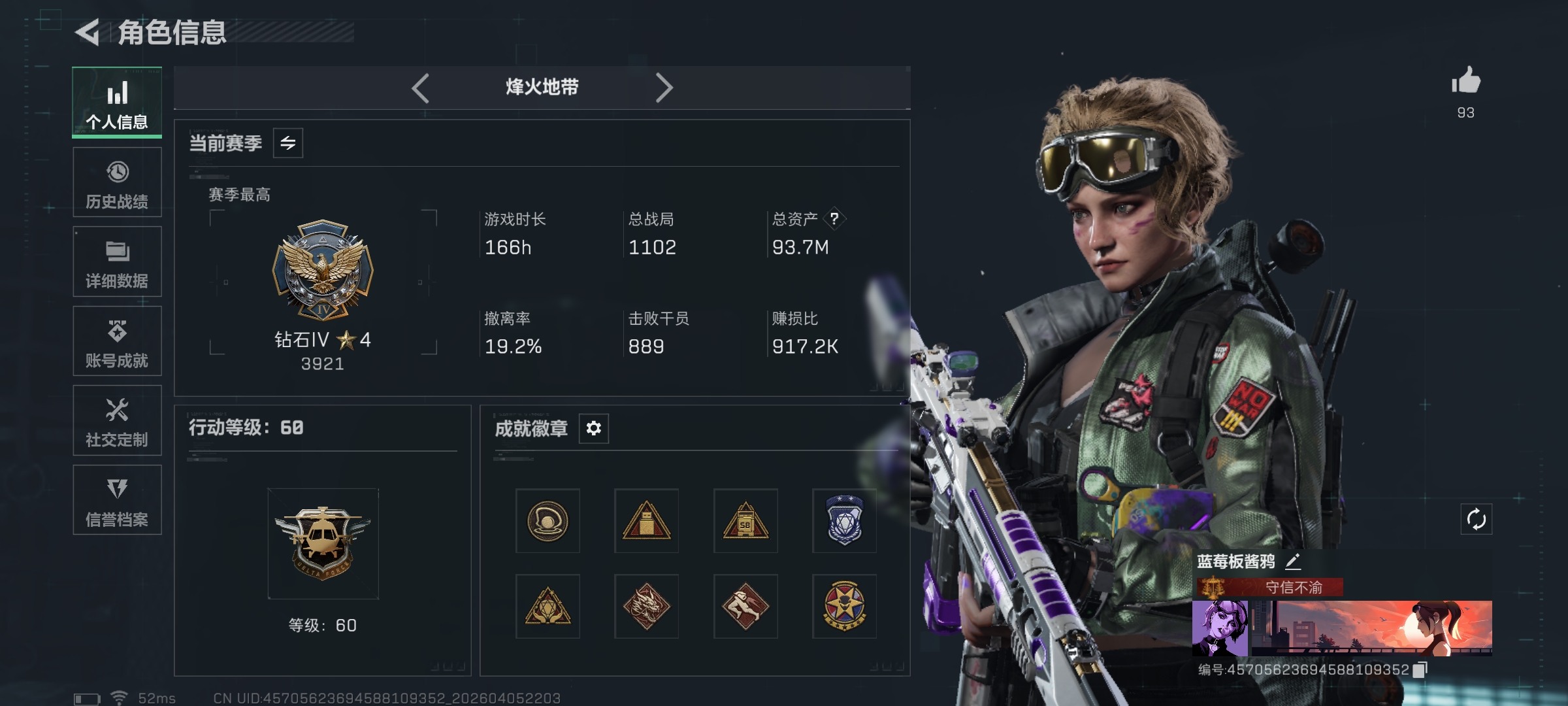Select the dragon head achievement badge
The width and height of the screenshot is (1568, 706).
tap(646, 606)
